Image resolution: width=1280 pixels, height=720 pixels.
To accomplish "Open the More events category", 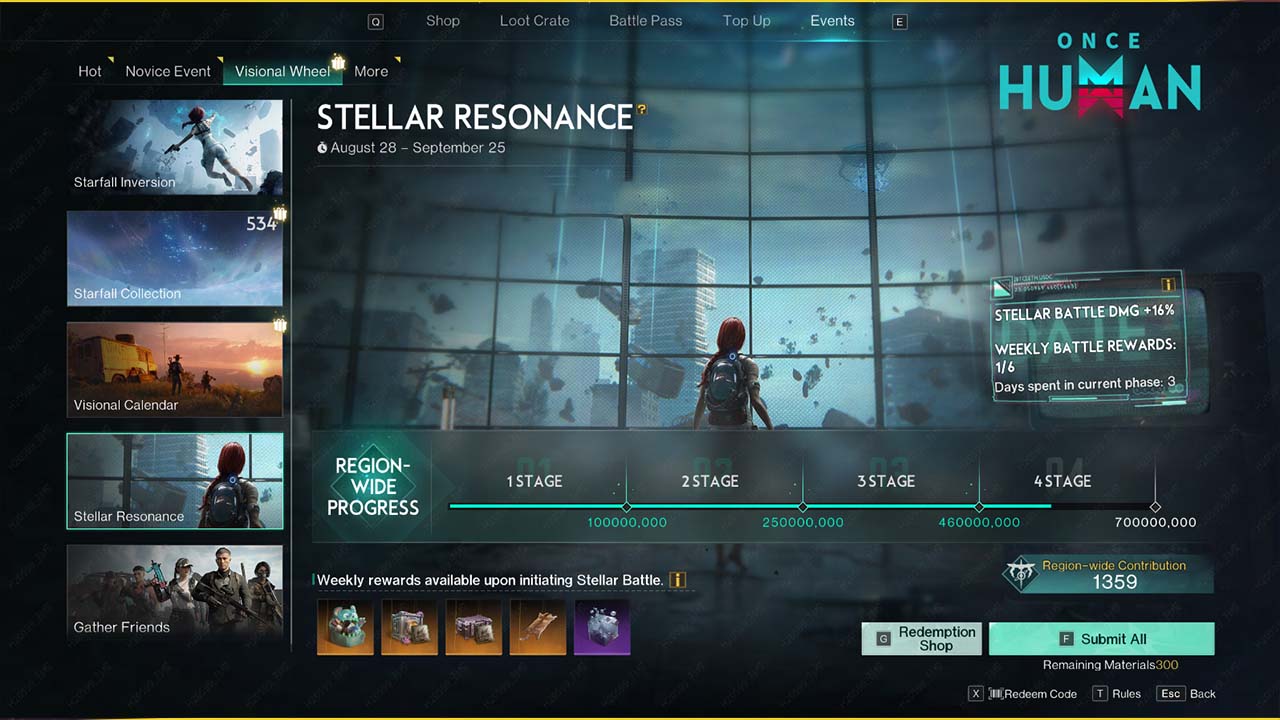I will click(370, 71).
